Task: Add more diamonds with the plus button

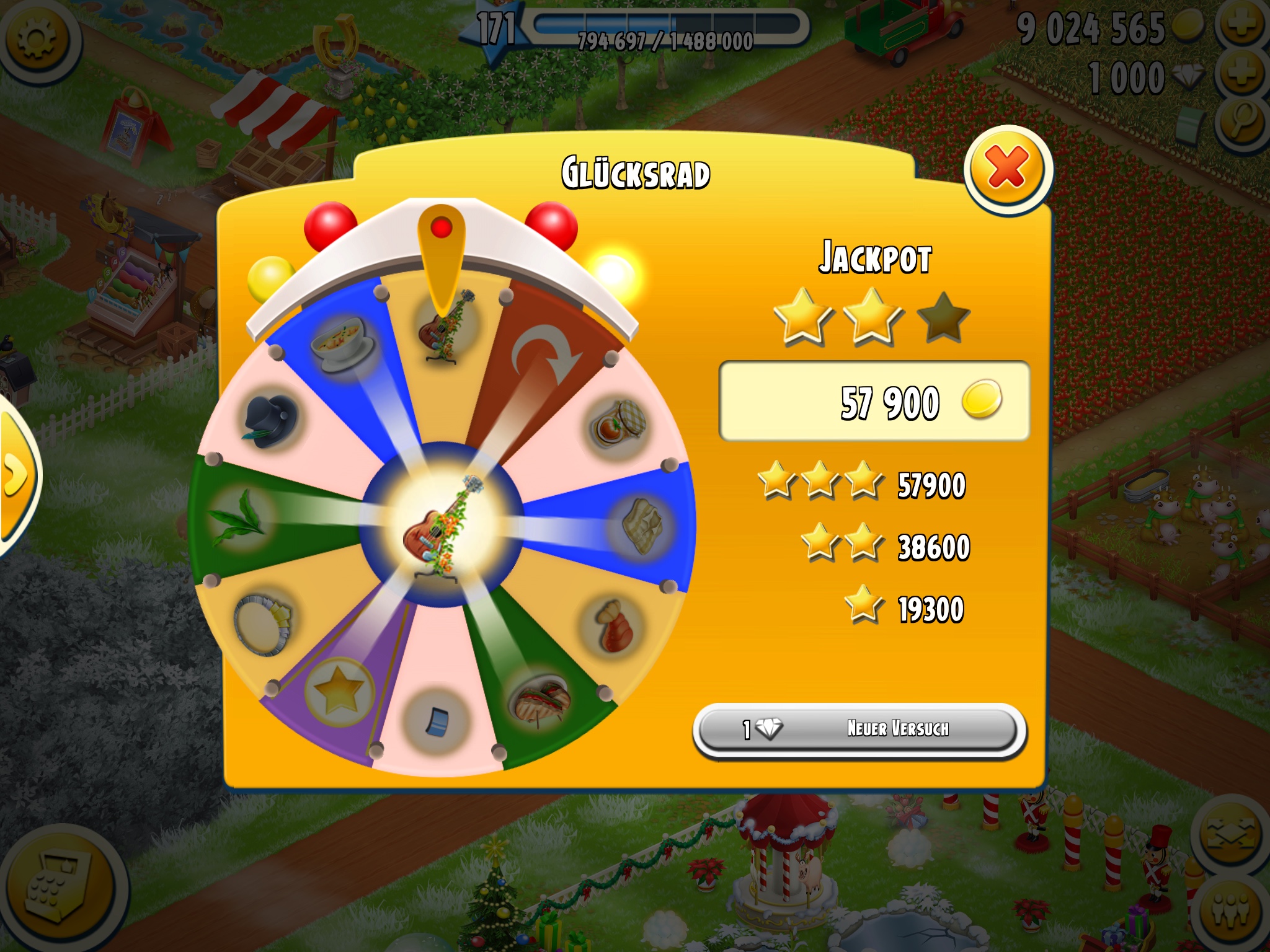Action: point(1240,76)
